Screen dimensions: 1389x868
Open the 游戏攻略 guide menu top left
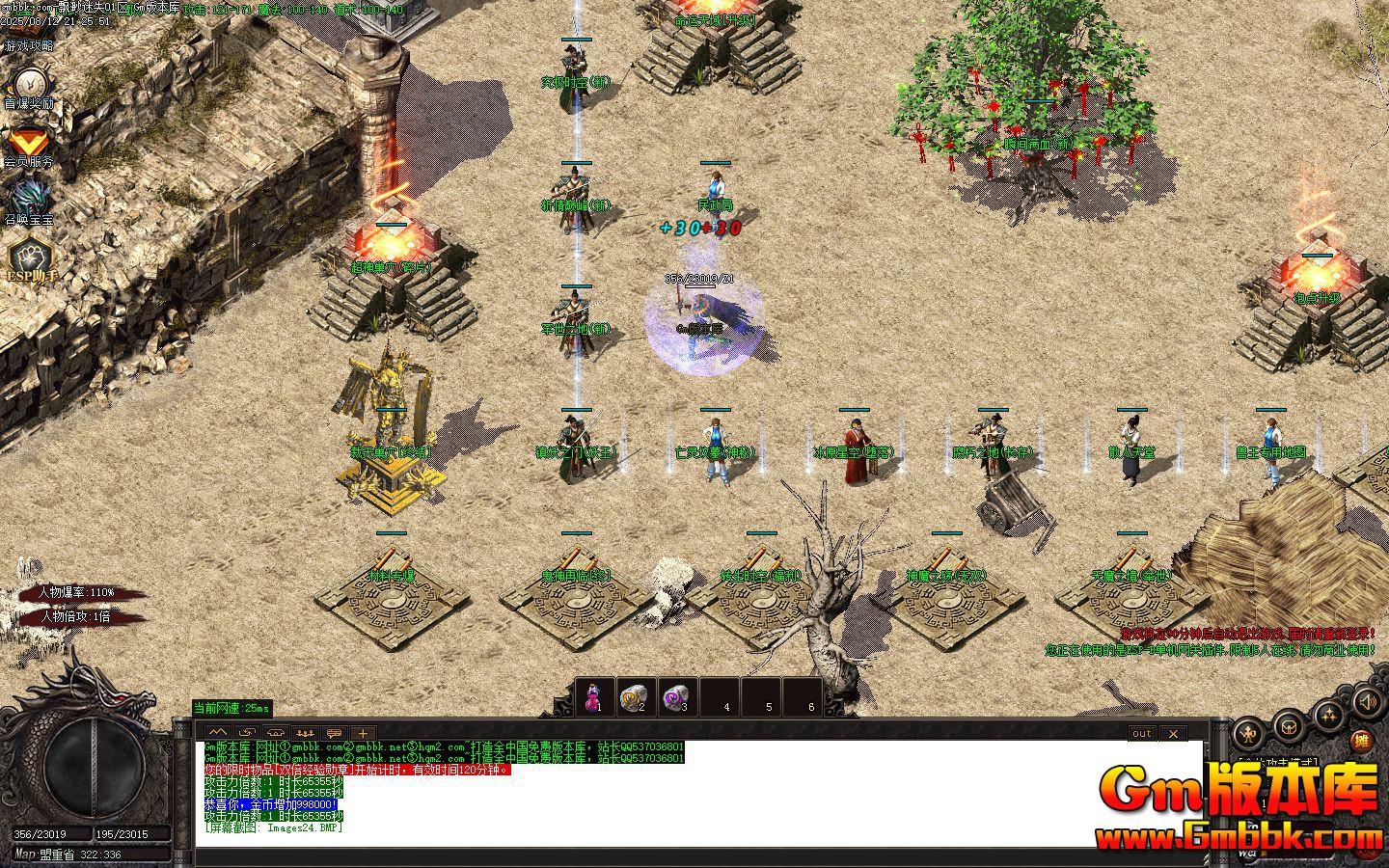tap(29, 45)
